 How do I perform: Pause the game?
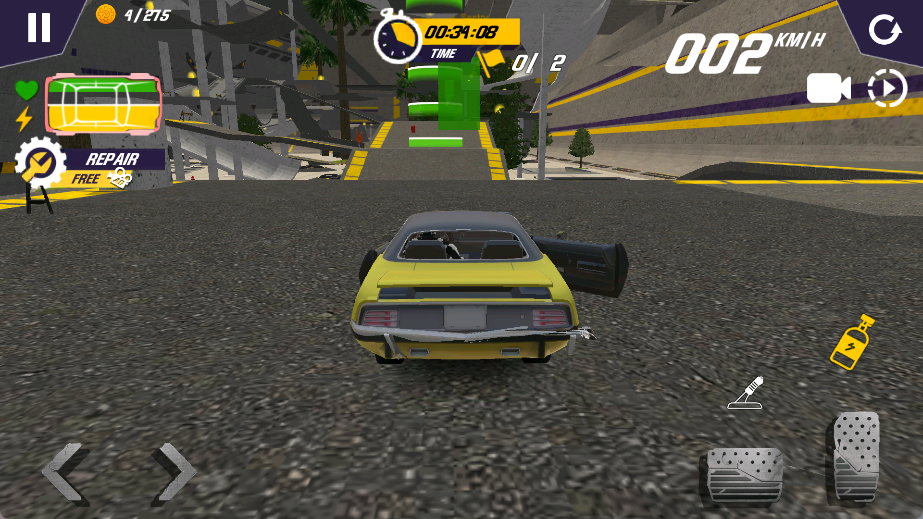(x=38, y=27)
